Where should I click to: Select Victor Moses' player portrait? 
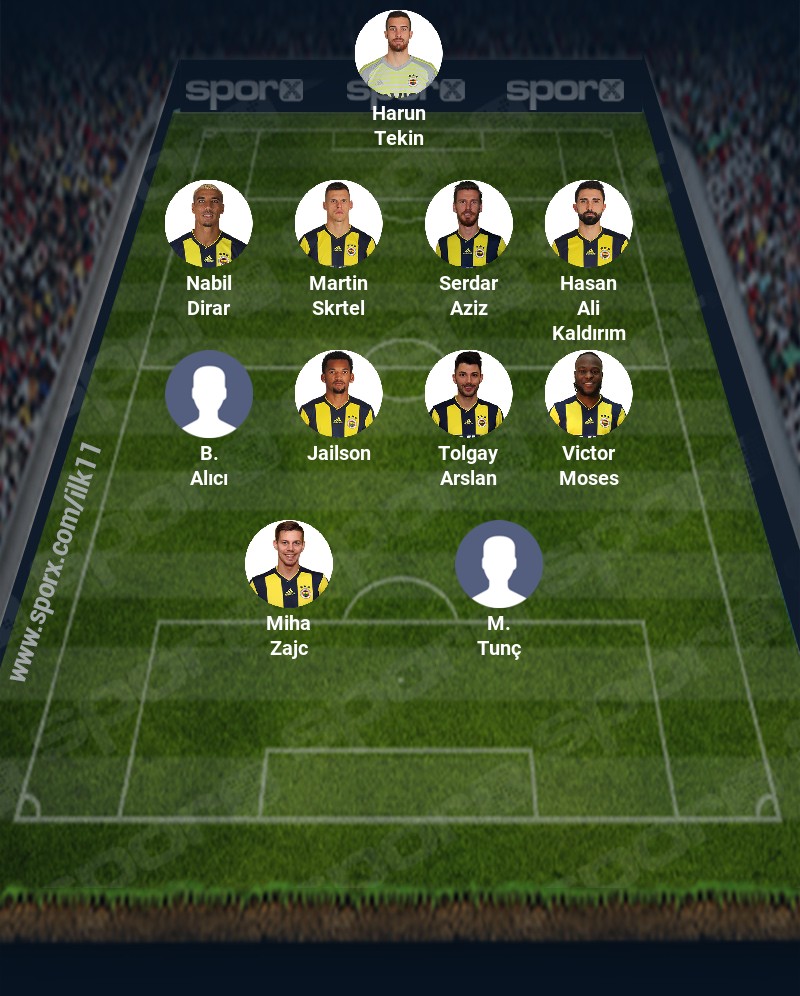(x=589, y=394)
